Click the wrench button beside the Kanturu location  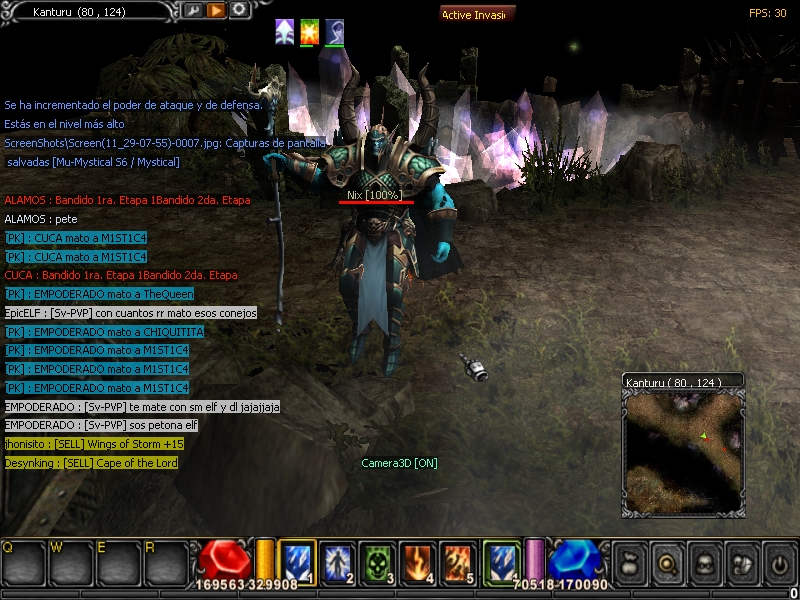tap(193, 11)
